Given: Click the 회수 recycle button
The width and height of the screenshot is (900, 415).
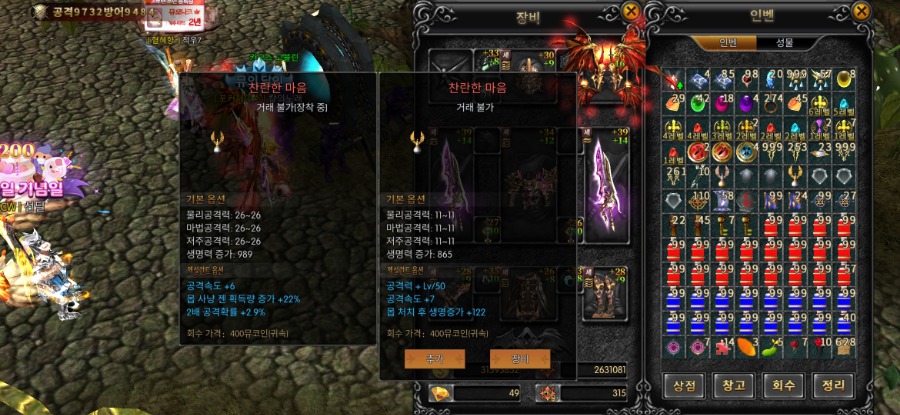Looking at the screenshot, I should [784, 386].
